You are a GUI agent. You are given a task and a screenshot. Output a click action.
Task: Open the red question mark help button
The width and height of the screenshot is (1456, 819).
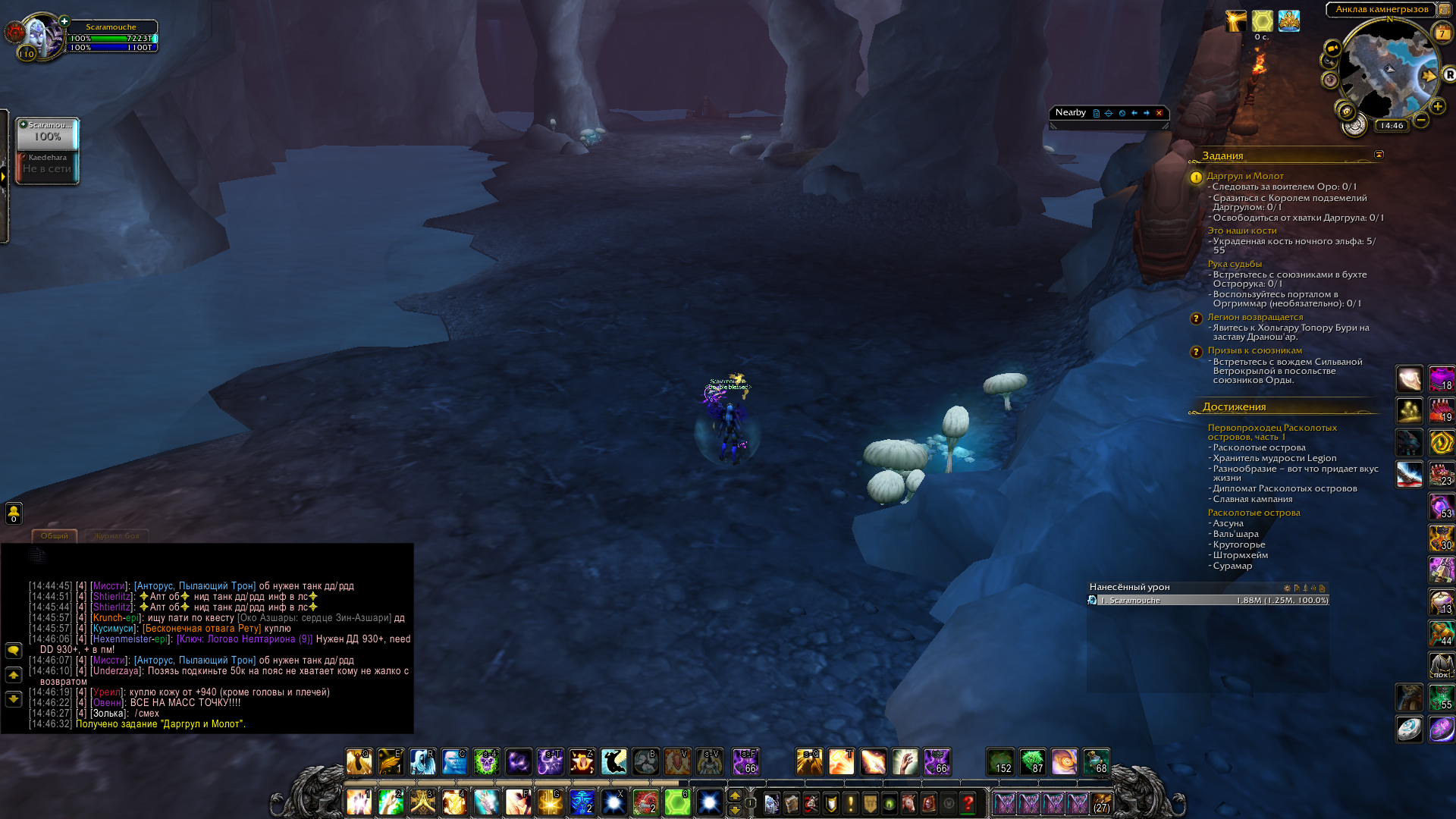click(968, 803)
